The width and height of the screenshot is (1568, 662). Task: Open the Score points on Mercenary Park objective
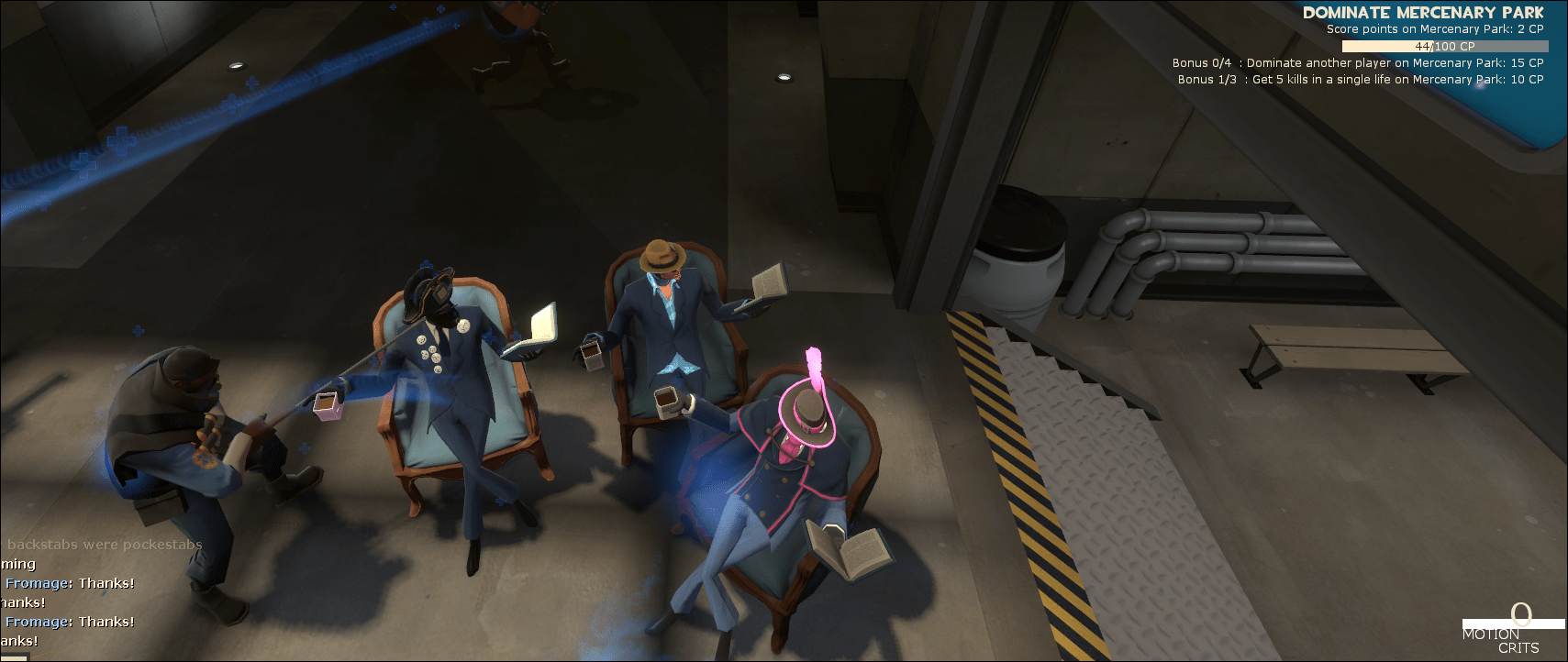point(1433,28)
